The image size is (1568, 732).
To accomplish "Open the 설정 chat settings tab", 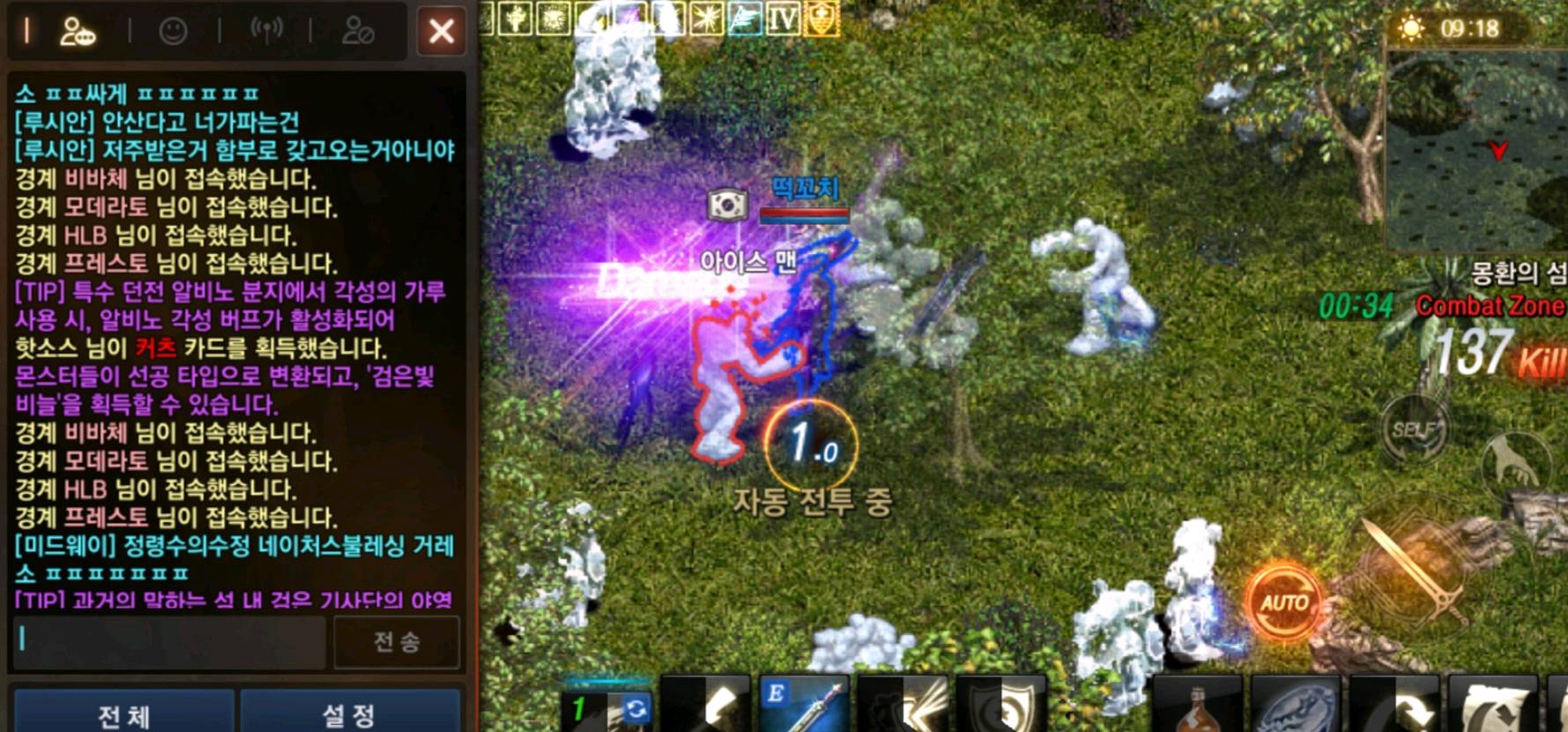I will [349, 714].
